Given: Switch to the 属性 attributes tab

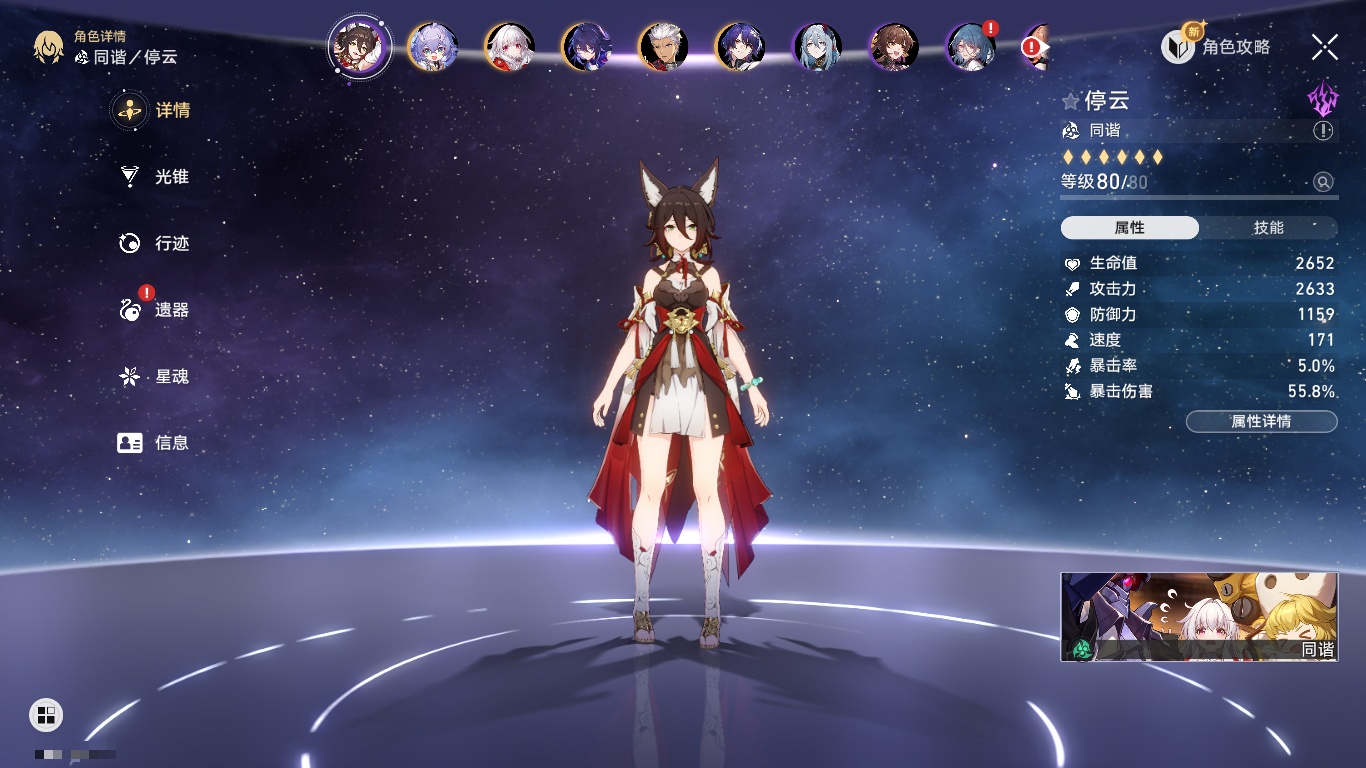Looking at the screenshot, I should 1130,228.
